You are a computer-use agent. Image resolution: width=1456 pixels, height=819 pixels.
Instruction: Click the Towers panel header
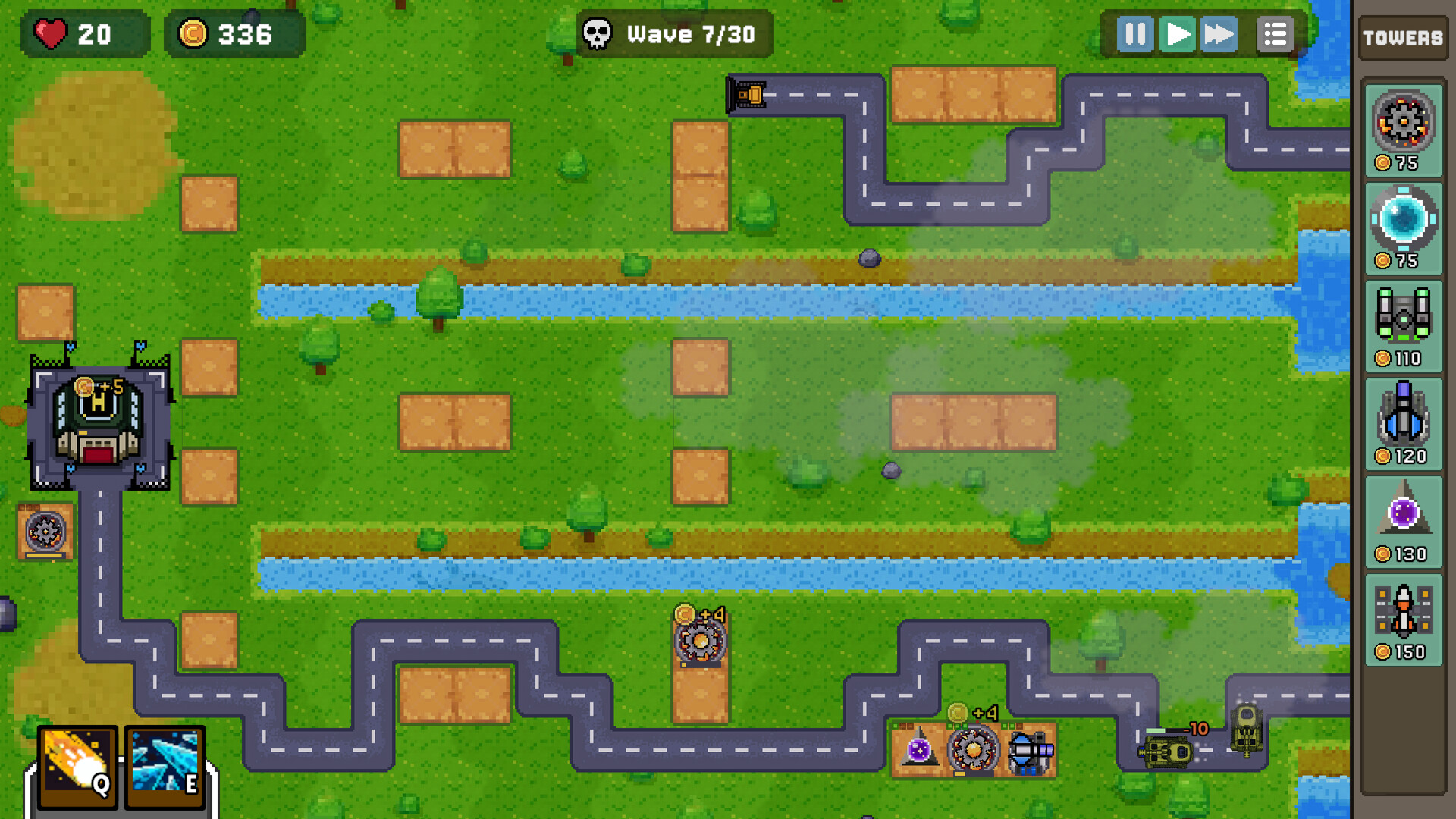[x=1402, y=36]
